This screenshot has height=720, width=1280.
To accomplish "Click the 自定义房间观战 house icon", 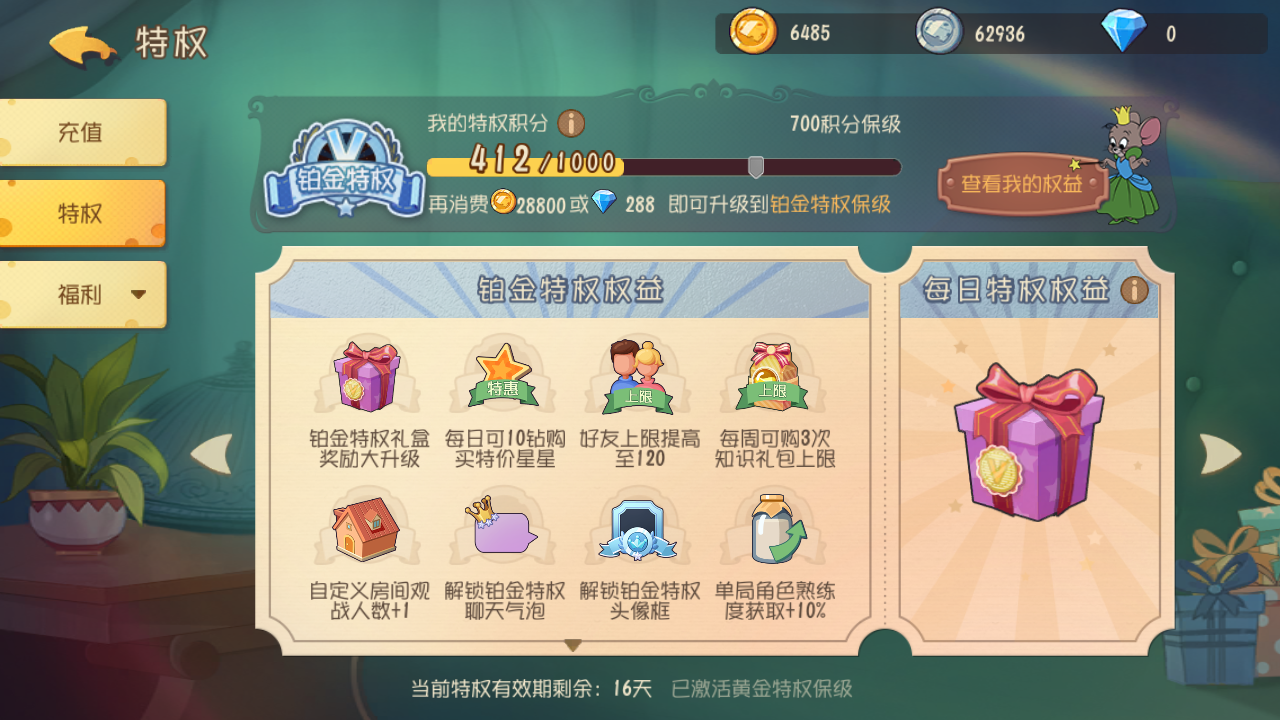I will (365, 528).
